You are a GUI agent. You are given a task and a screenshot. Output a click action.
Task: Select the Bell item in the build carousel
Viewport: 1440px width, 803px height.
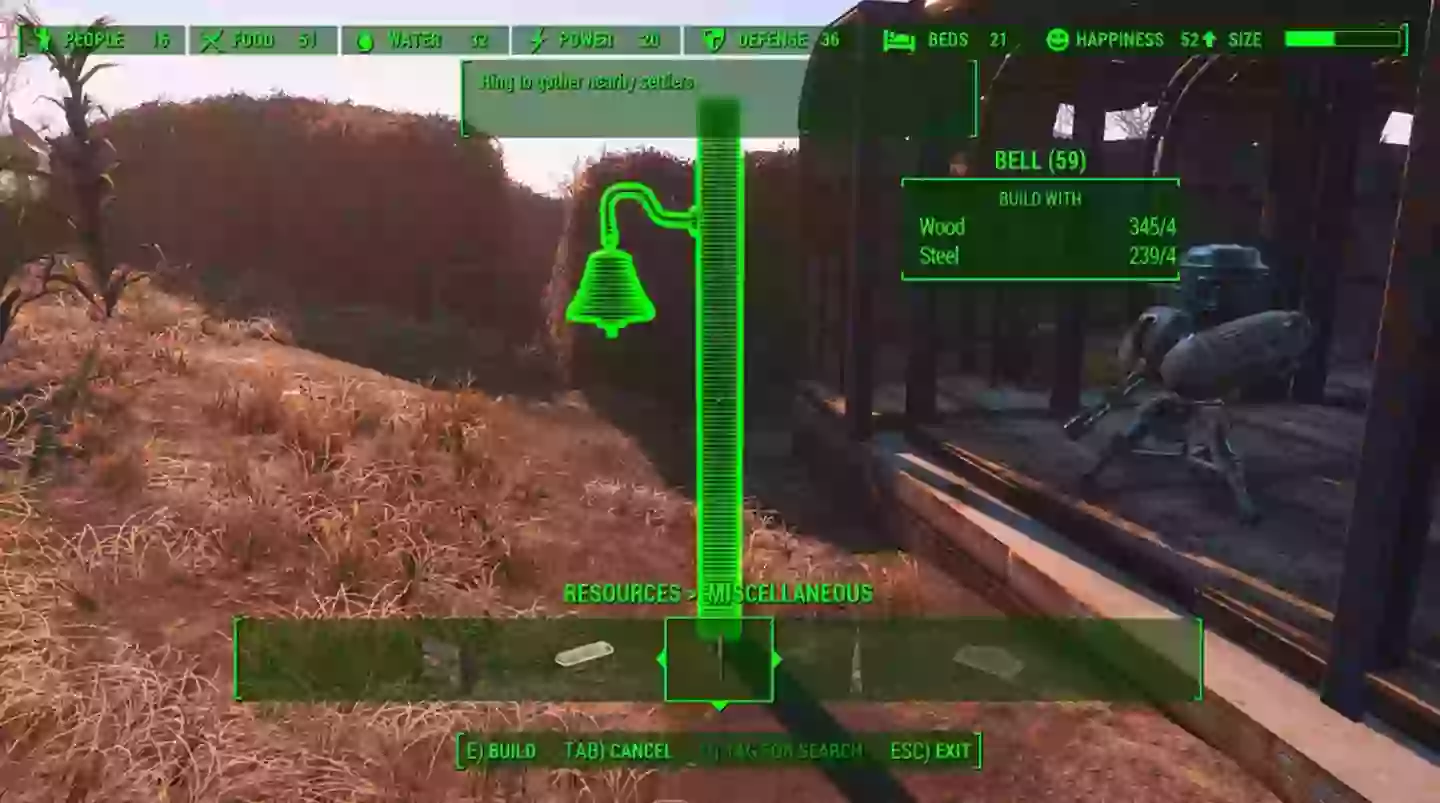(720, 660)
